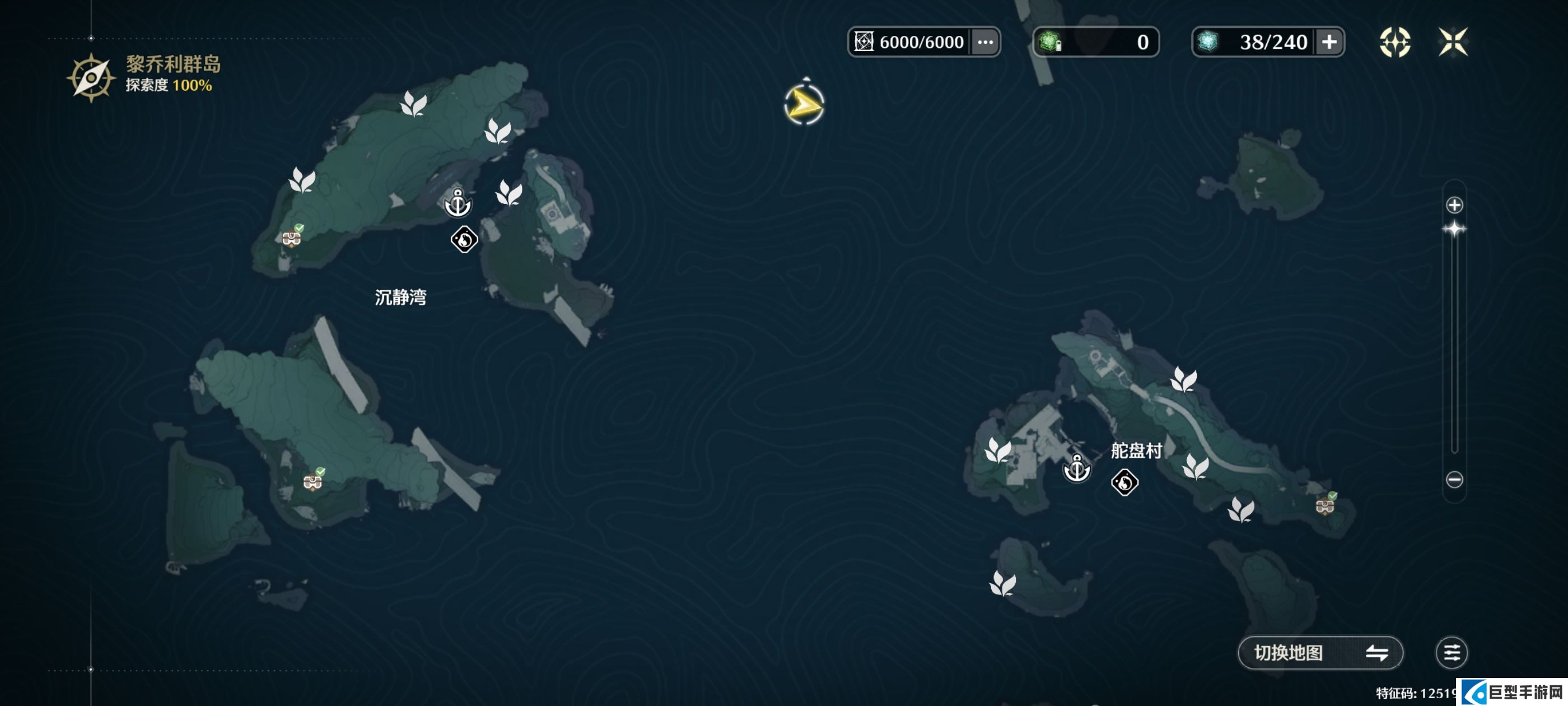Open the 黎乔利群岛 exploration compass icon
This screenshot has width=1568, height=706.
tap(91, 78)
